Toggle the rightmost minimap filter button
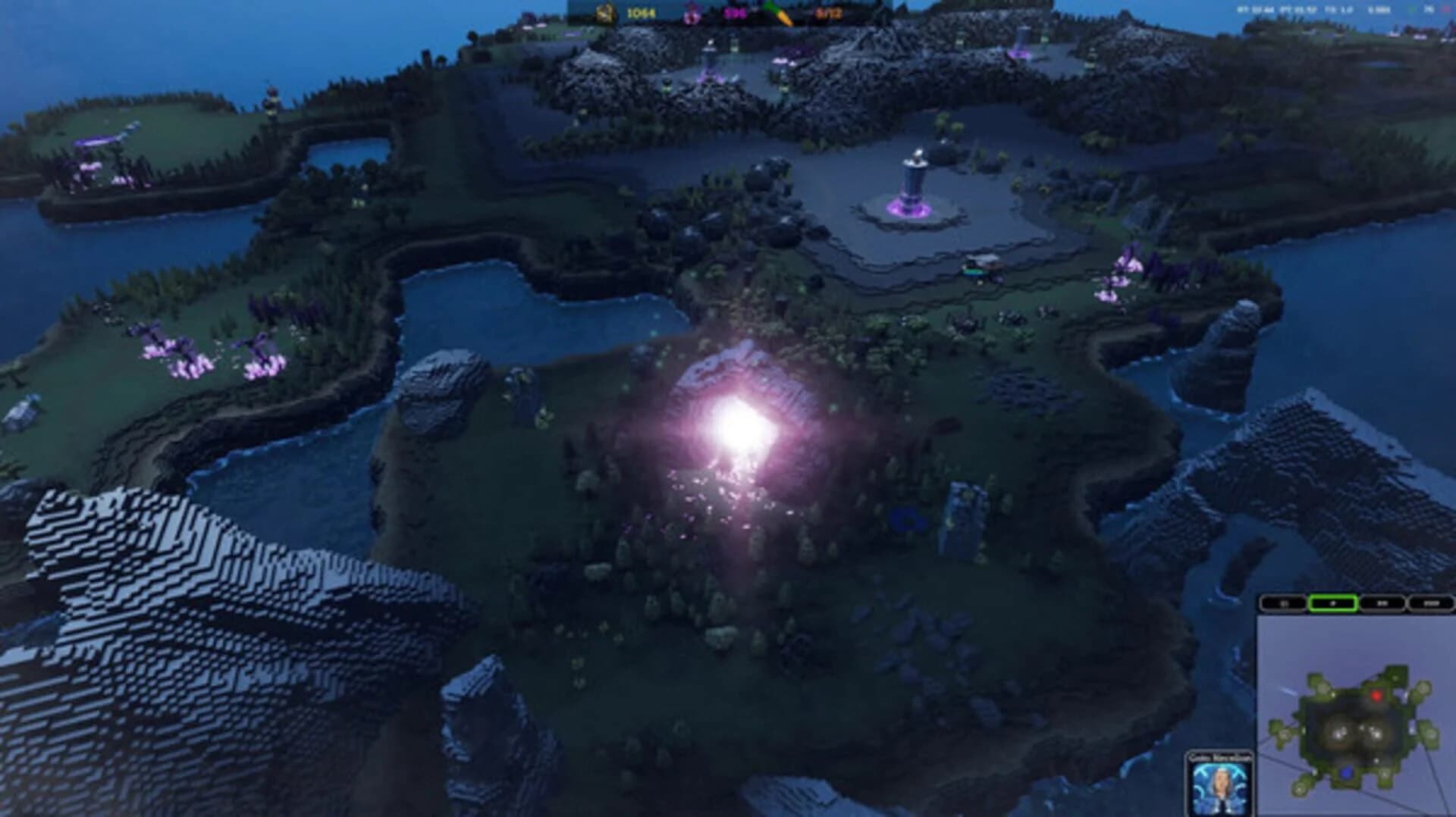 pos(1431,604)
